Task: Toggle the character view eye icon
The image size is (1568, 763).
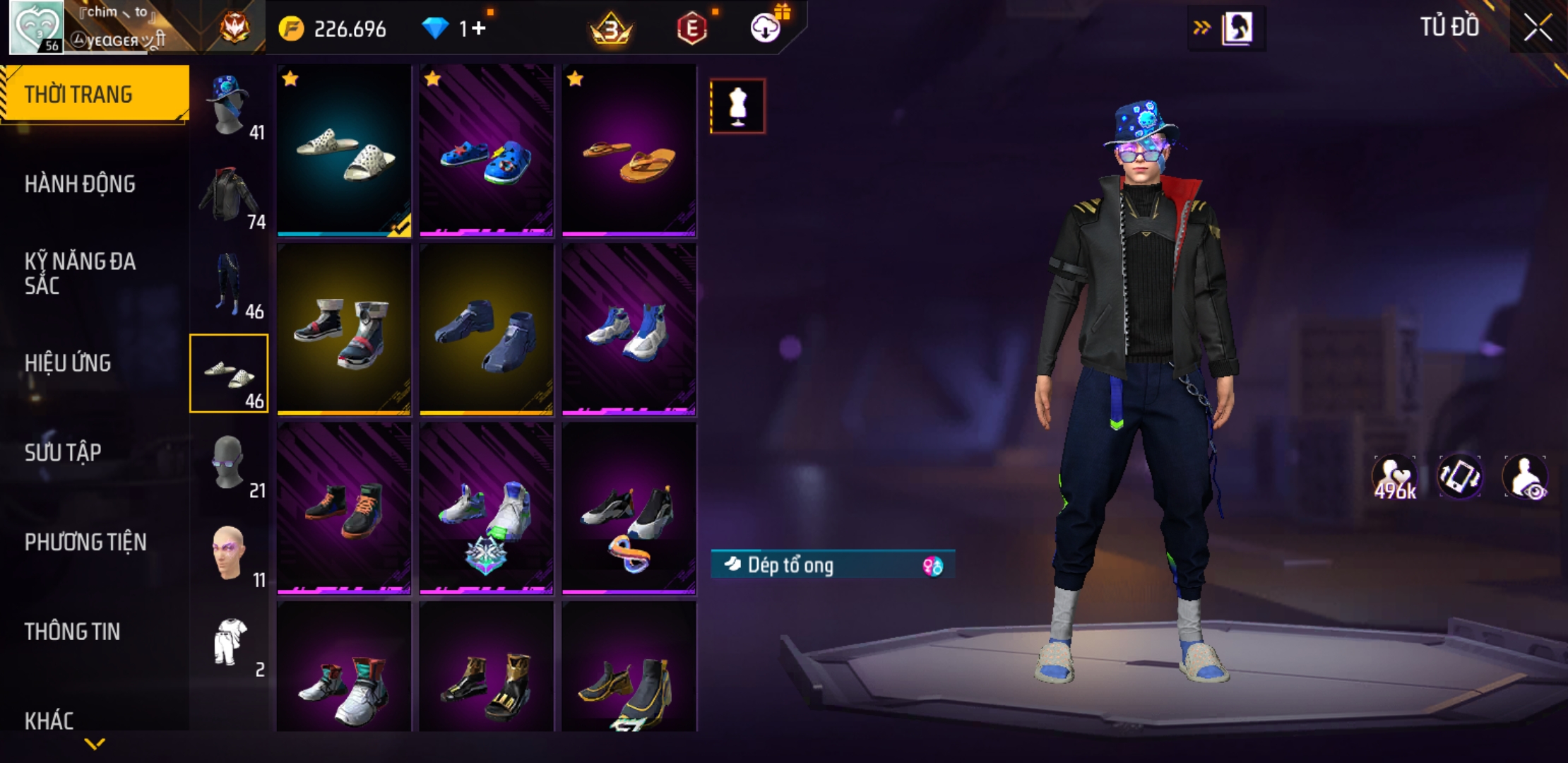Action: point(1526,477)
